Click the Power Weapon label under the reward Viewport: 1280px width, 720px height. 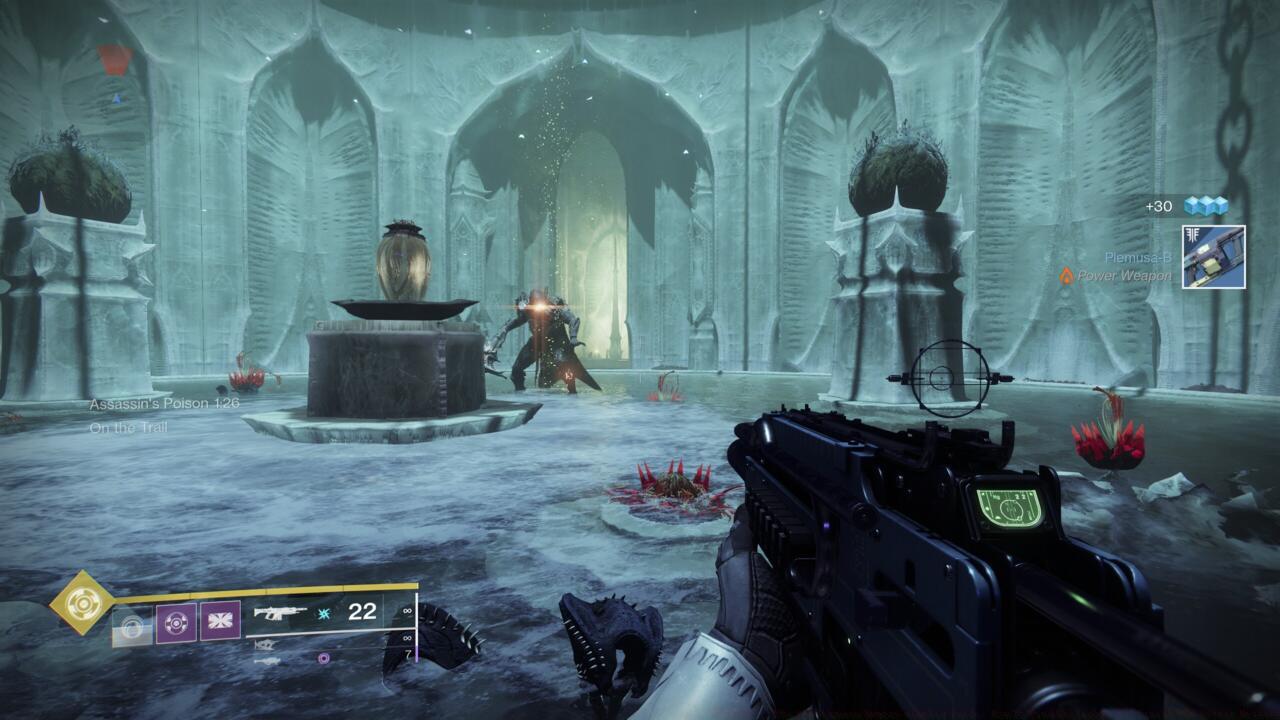pyautogui.click(x=1126, y=275)
